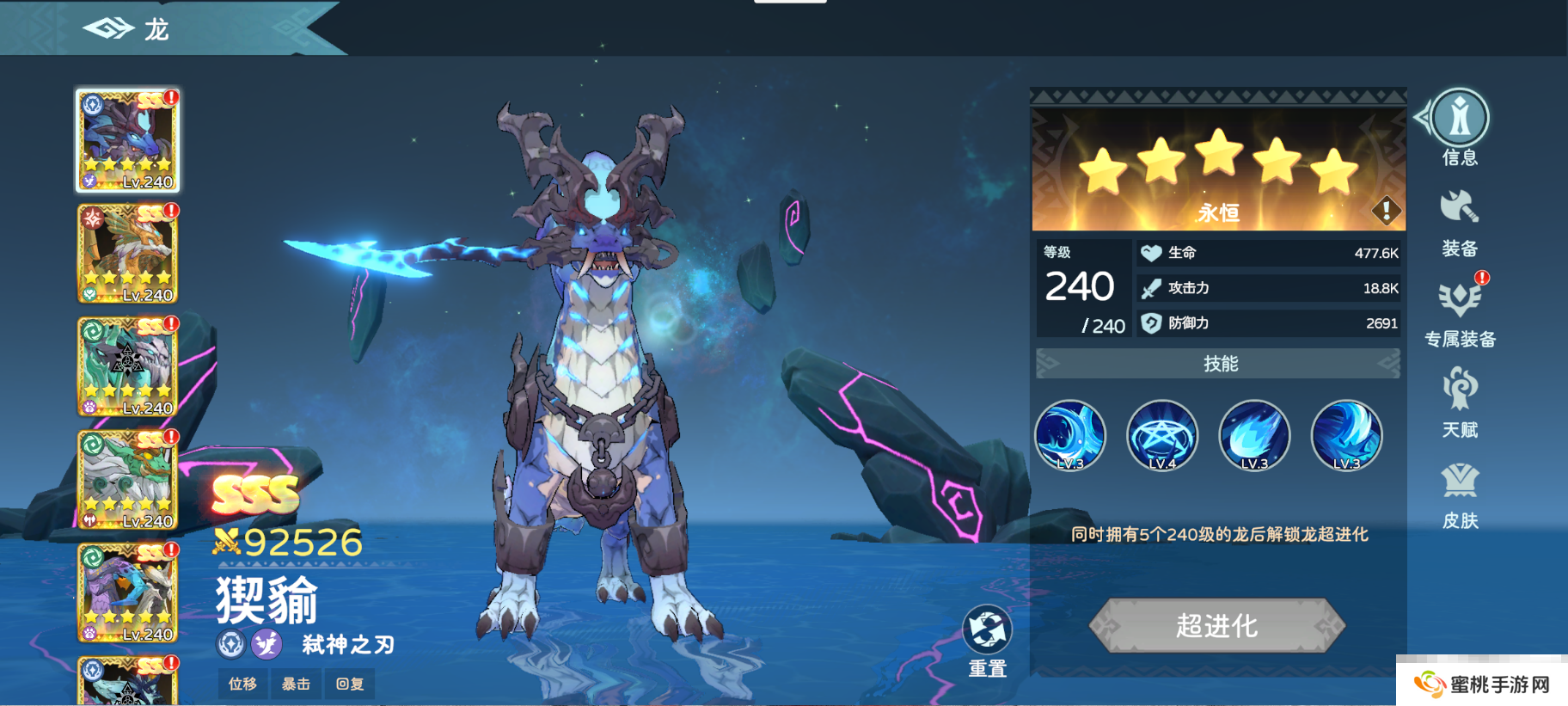Go back using the arrow beside 龙
Image resolution: width=1568 pixels, height=706 pixels.
[107, 29]
